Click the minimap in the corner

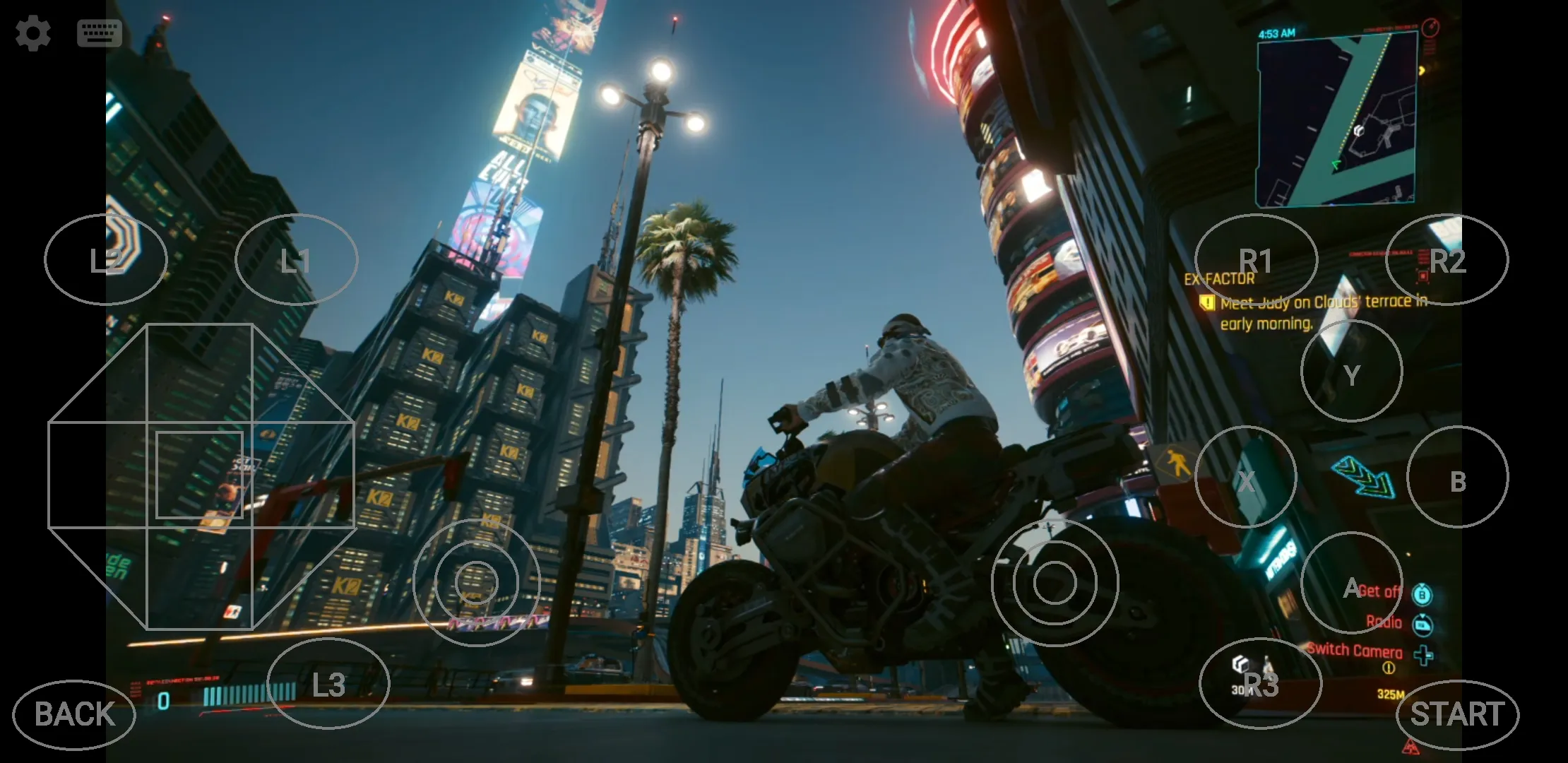point(1336,119)
